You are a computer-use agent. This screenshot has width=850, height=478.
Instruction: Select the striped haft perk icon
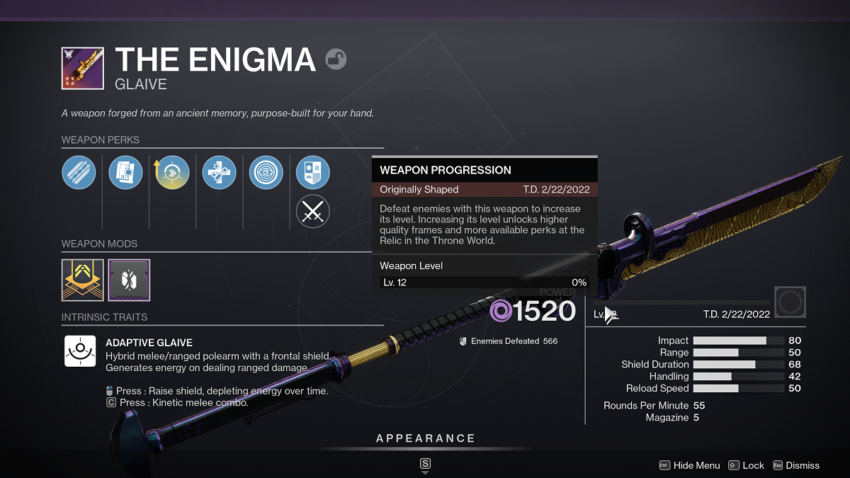click(79, 173)
